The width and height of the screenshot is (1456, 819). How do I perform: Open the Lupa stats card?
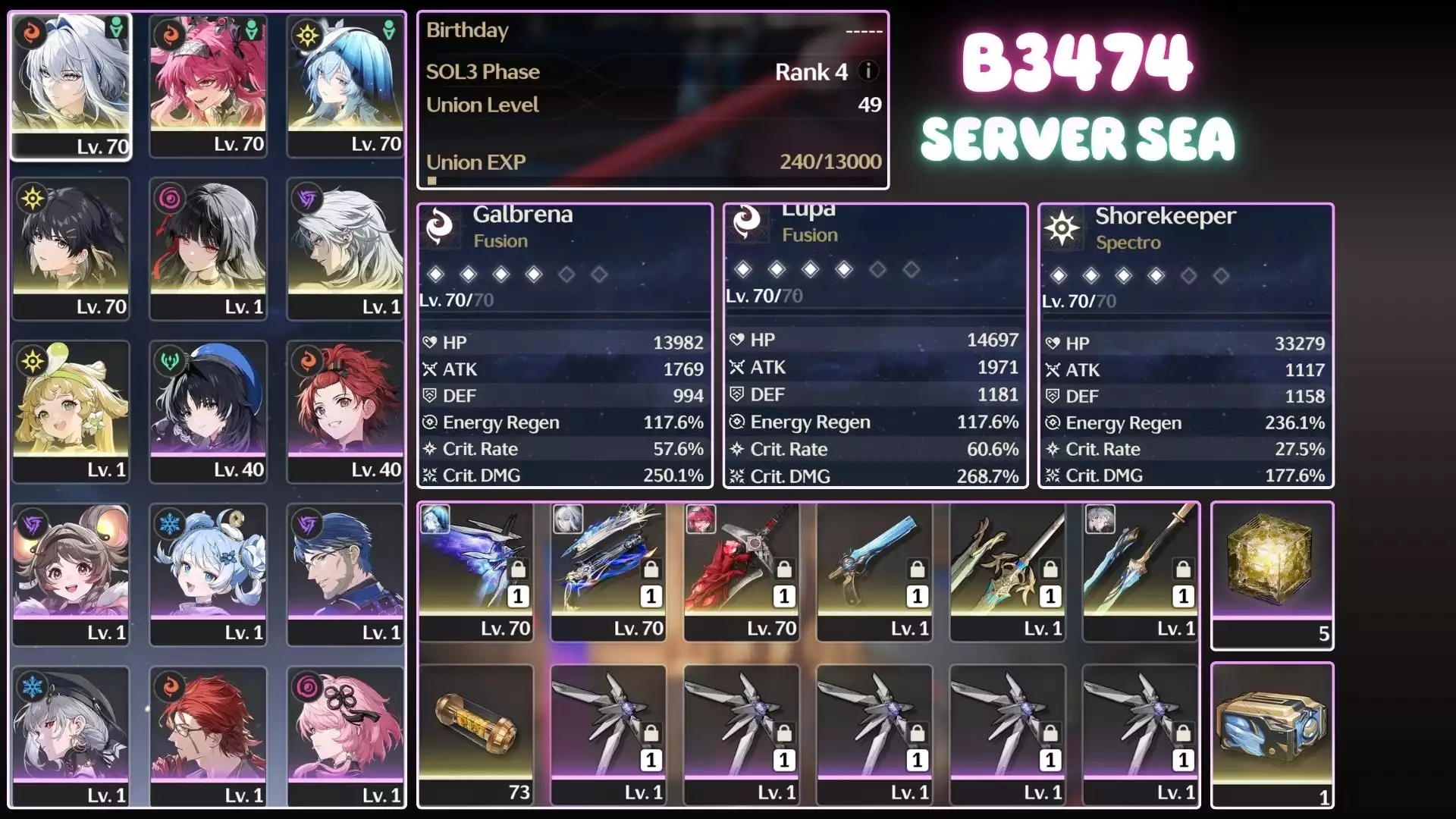coord(875,345)
